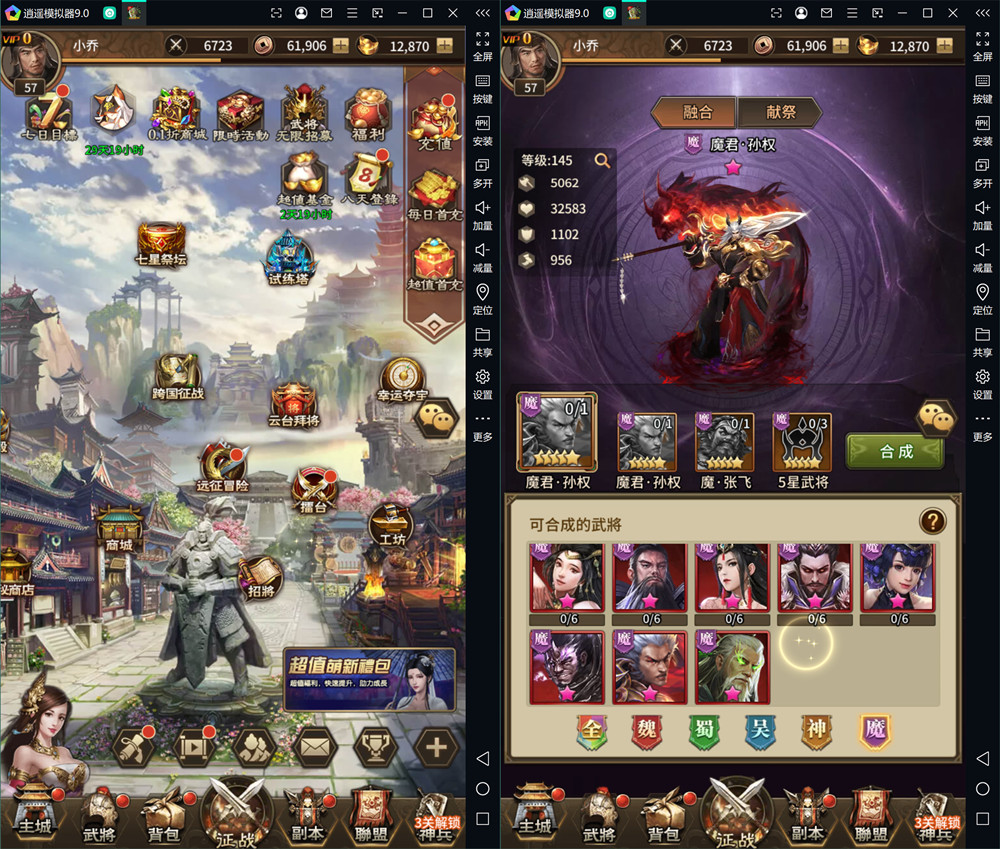
Task: Enter the 七星祭坛 altar
Action: [x=161, y=245]
